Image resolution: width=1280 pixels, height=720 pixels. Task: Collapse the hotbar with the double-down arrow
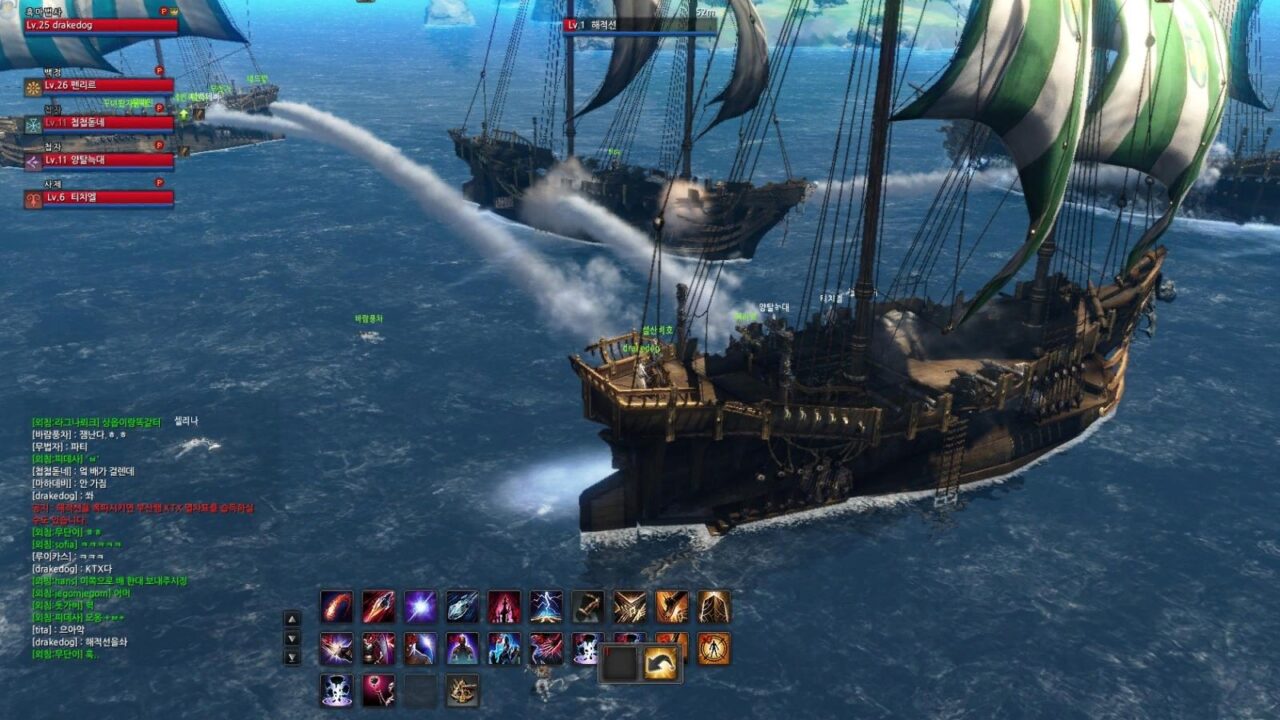click(292, 656)
